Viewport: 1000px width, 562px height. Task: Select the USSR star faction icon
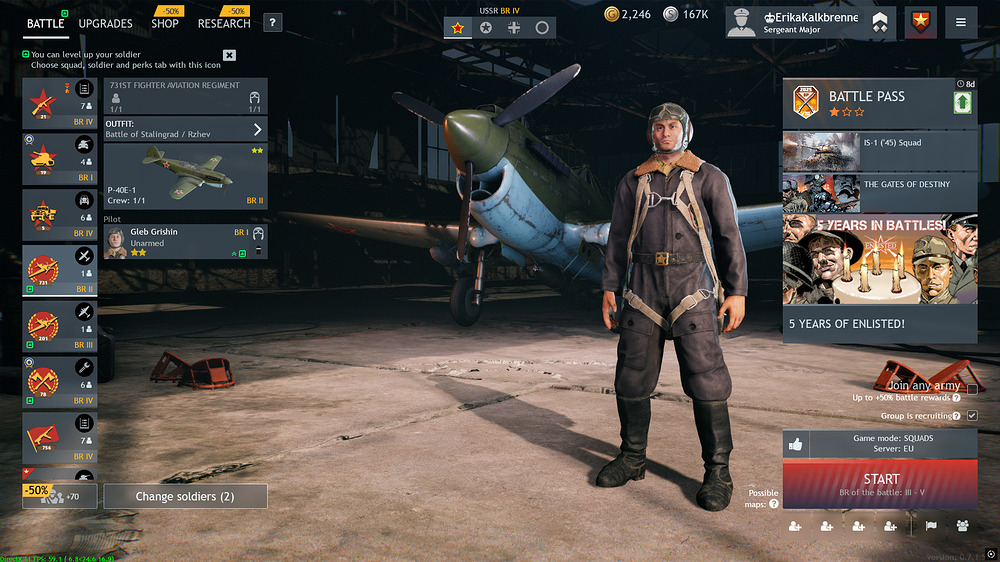click(458, 28)
